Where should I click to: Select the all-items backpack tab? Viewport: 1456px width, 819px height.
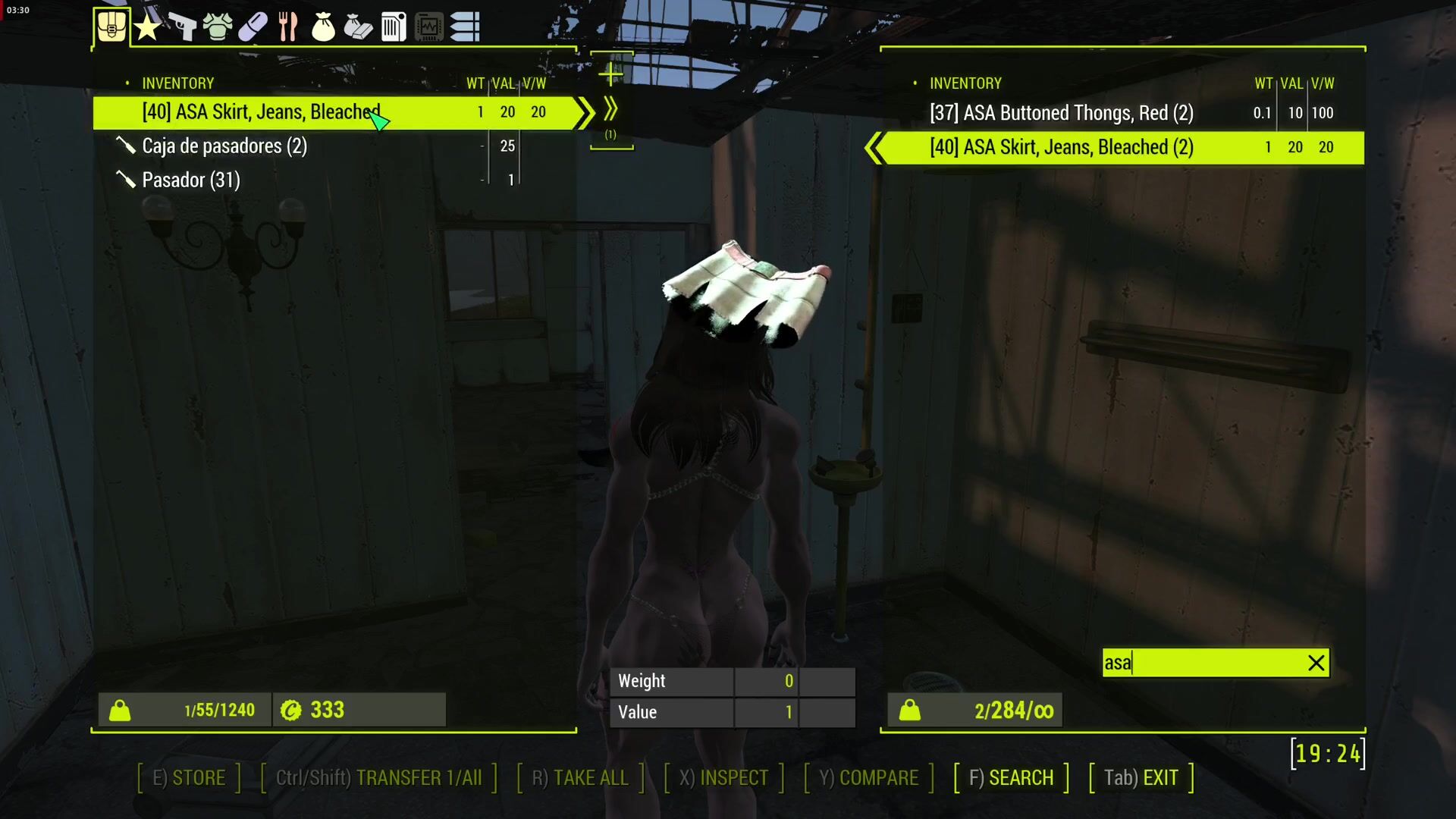[x=111, y=27]
